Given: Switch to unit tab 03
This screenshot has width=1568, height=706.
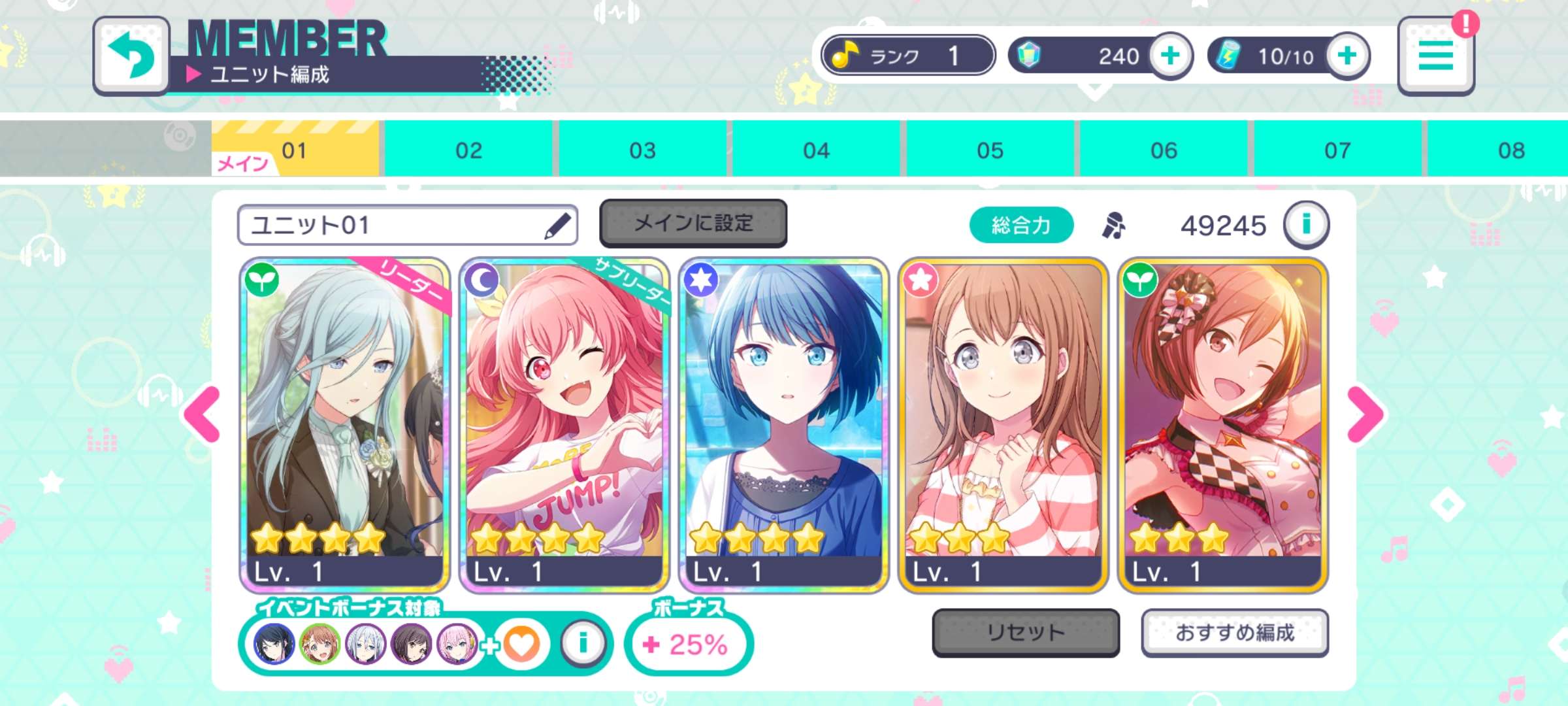Looking at the screenshot, I should point(642,150).
